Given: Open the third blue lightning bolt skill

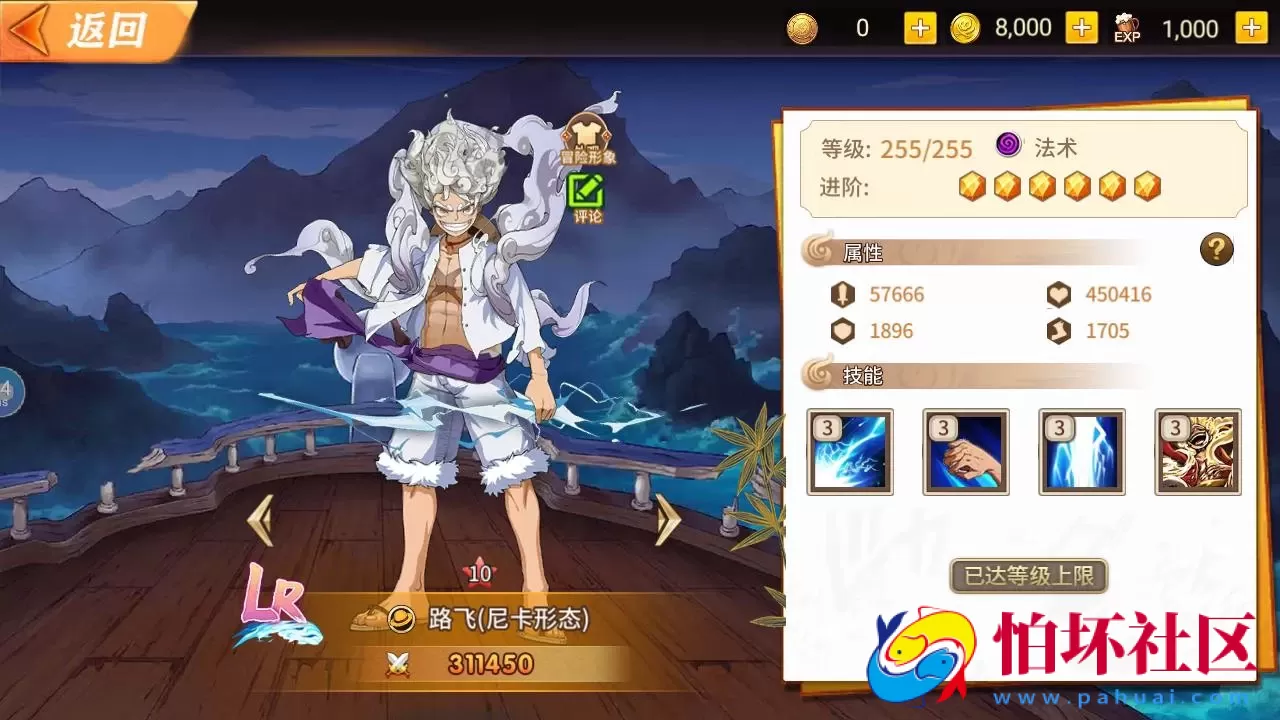Looking at the screenshot, I should pyautogui.click(x=1081, y=452).
